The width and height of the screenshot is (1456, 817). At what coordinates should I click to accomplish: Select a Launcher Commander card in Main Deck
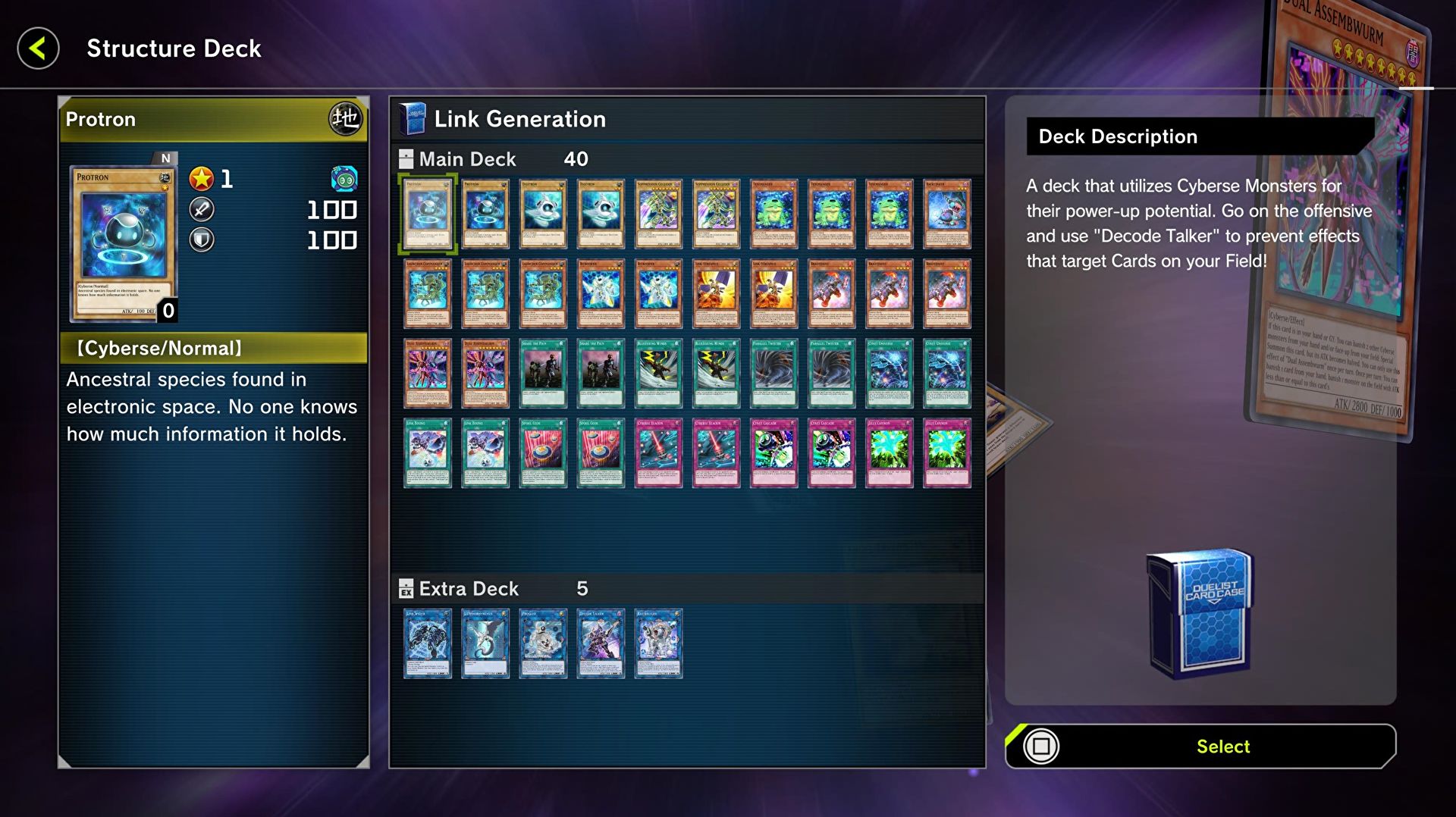coord(428,293)
